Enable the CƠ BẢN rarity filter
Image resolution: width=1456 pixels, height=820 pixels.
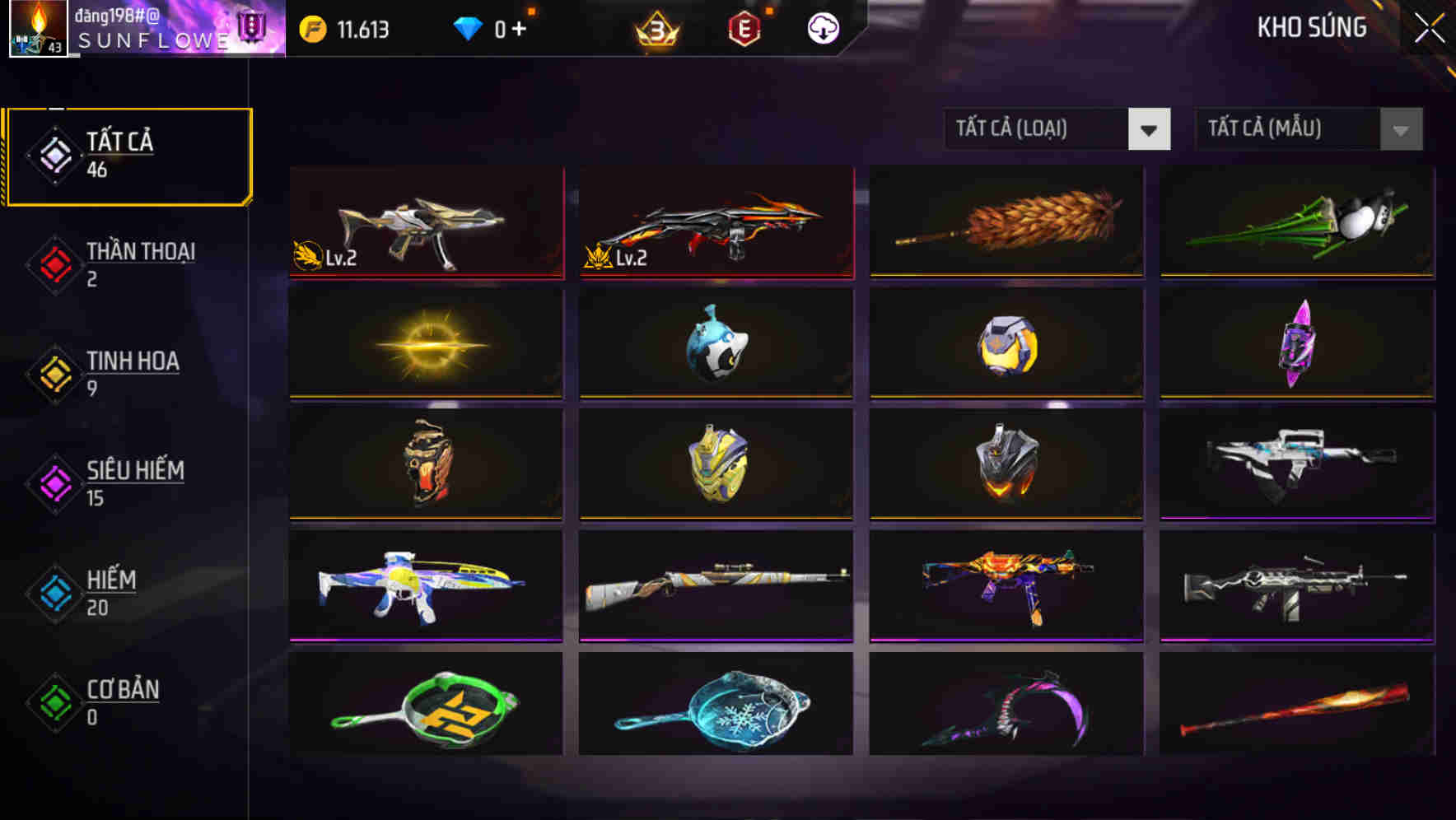point(124,701)
